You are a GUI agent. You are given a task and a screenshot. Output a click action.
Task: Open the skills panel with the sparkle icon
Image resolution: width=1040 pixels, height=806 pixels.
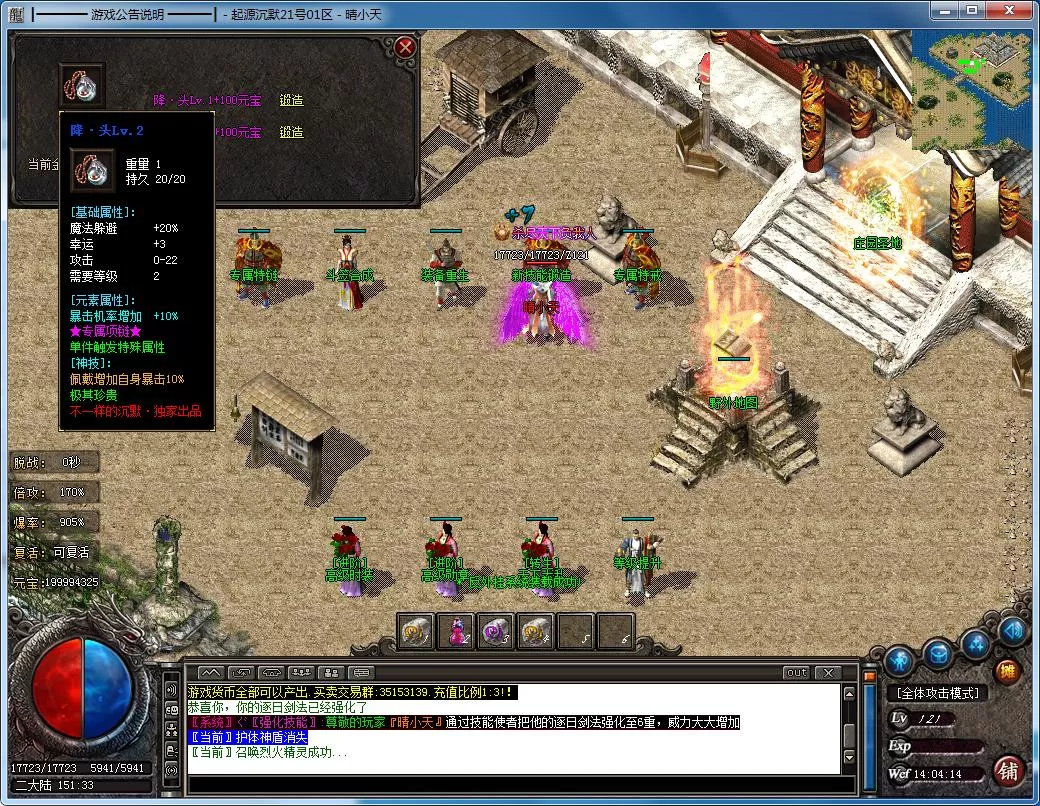coord(977,645)
